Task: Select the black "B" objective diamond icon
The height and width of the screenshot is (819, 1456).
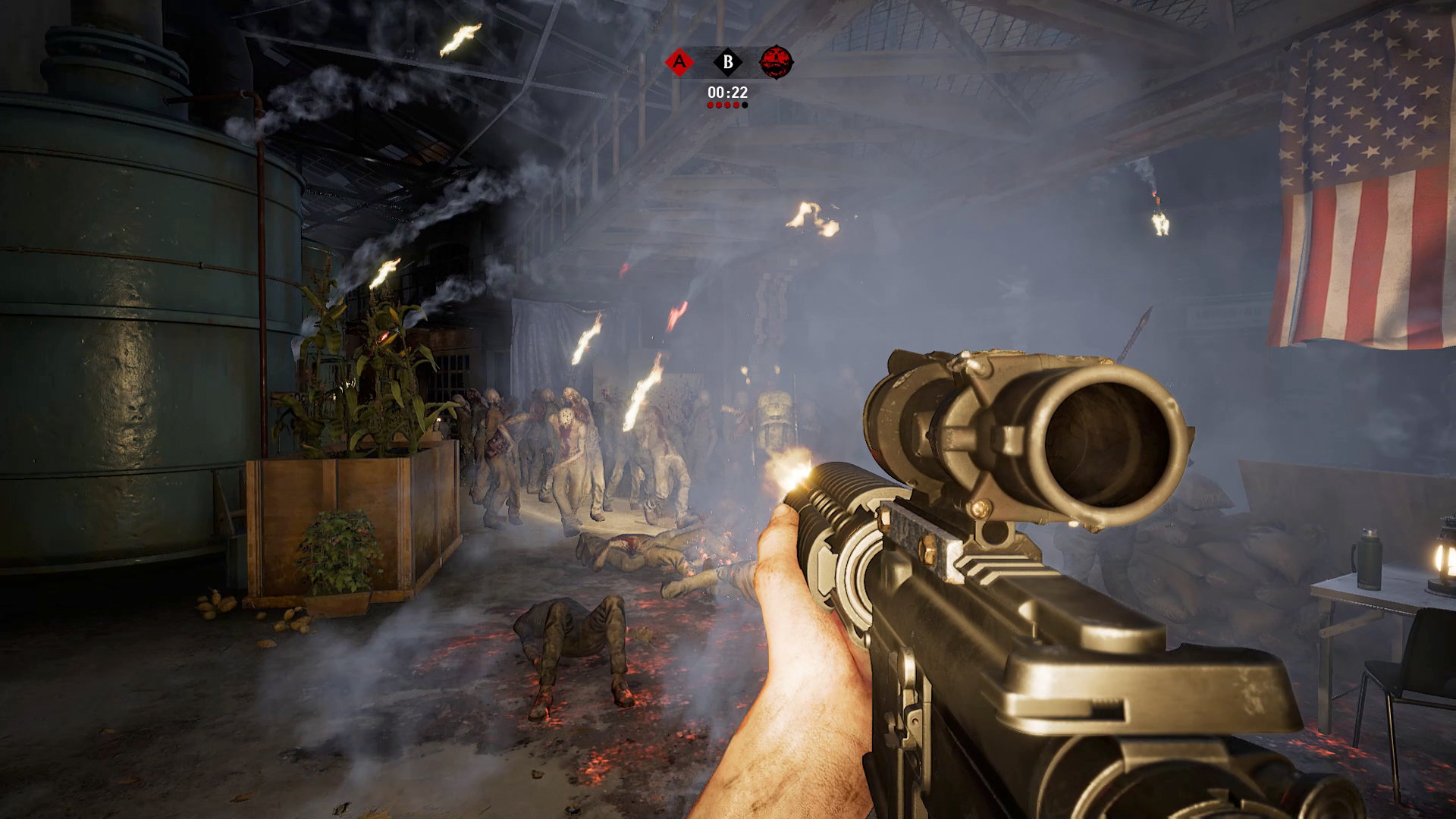Action: pos(728,61)
